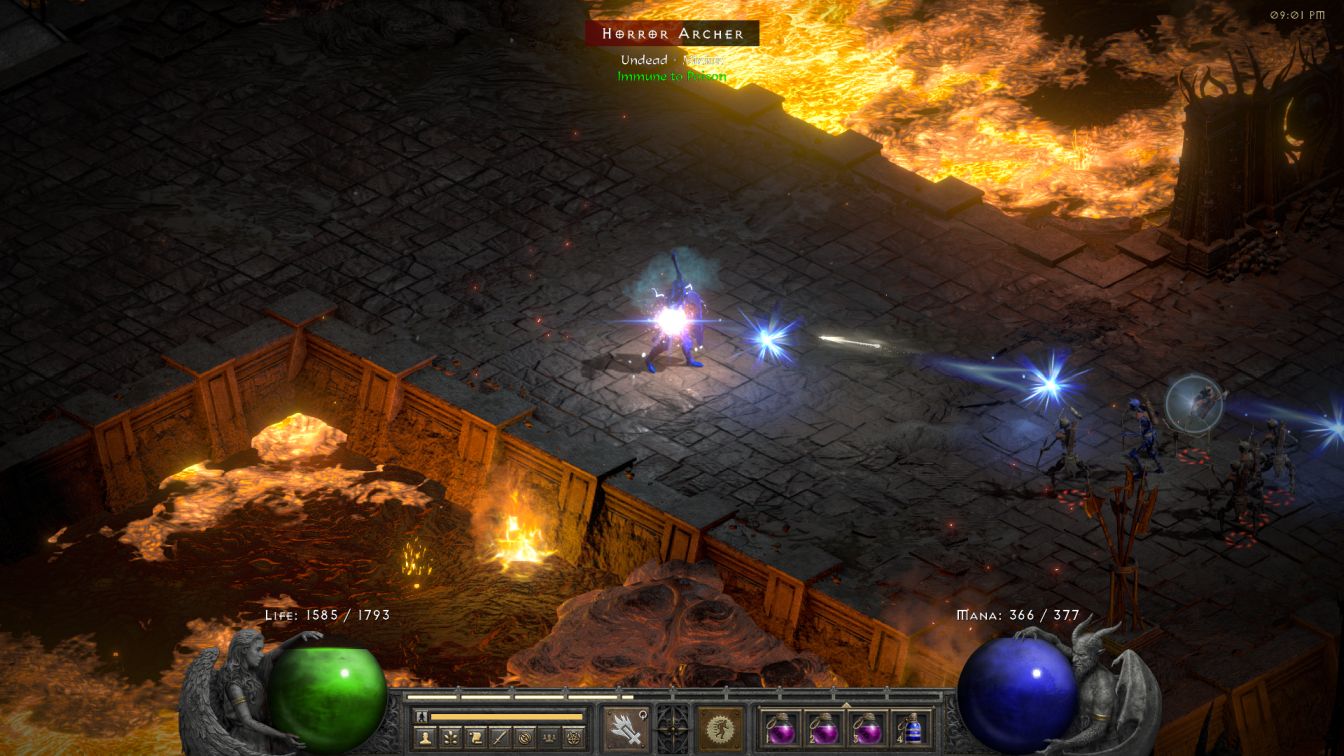This screenshot has width=1344, height=756.
Task: Open the skill tree button
Action: (x=451, y=738)
